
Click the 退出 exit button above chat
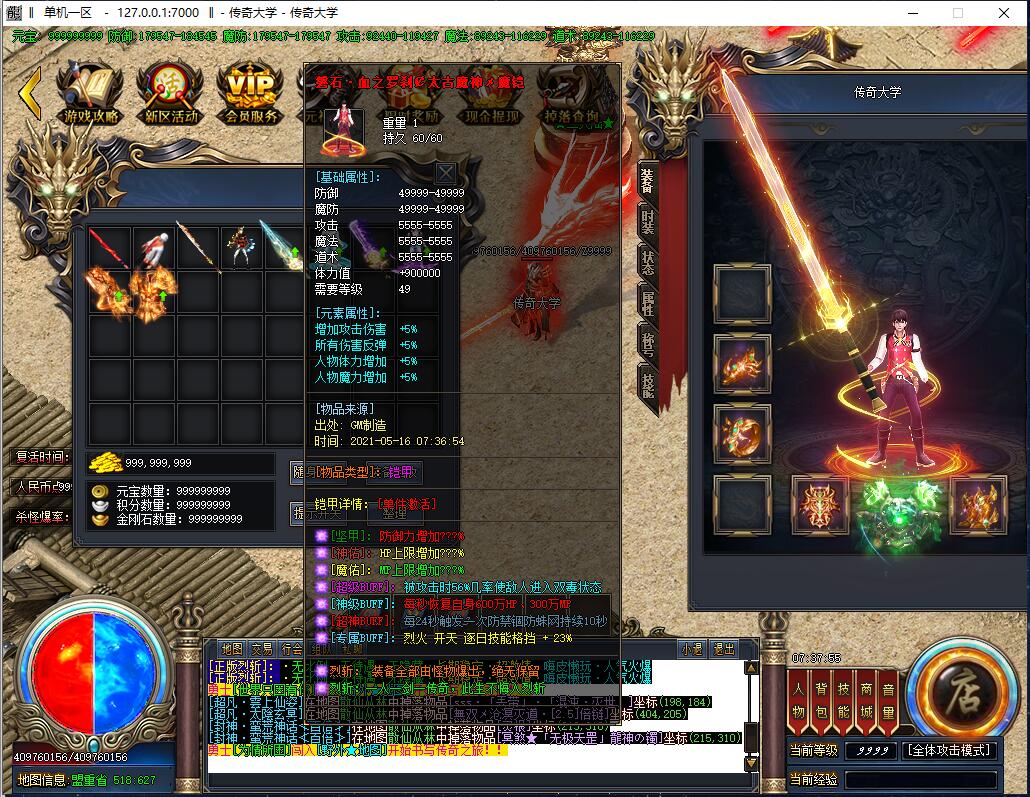724,648
